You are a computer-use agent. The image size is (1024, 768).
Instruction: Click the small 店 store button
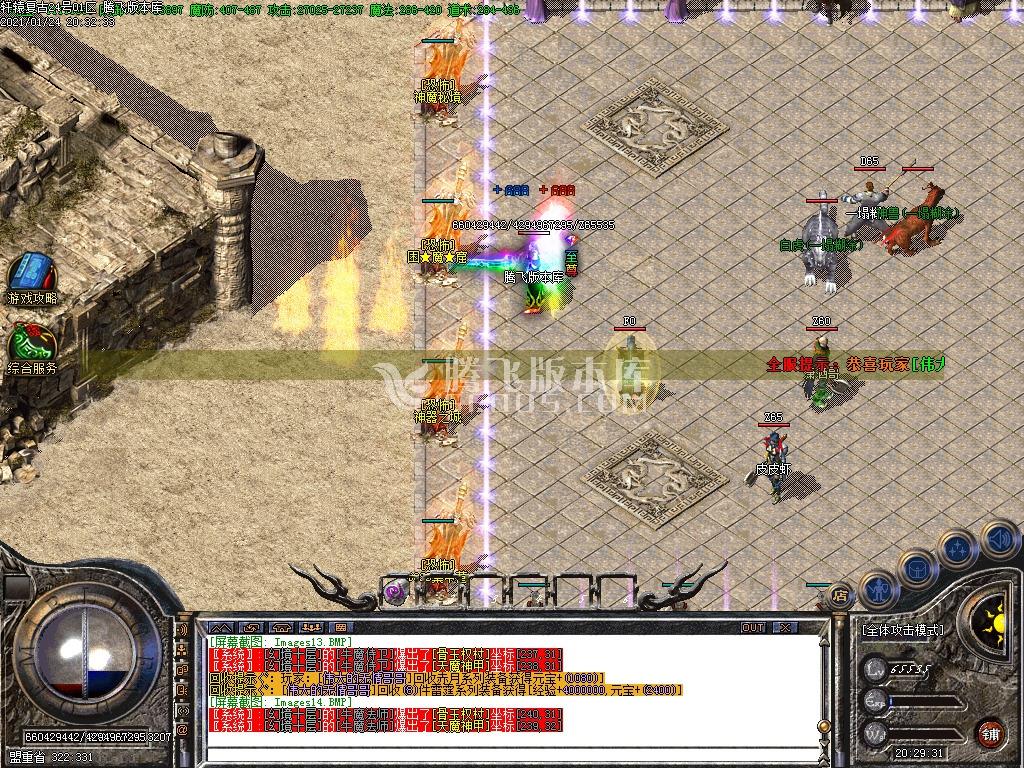[x=841, y=592]
